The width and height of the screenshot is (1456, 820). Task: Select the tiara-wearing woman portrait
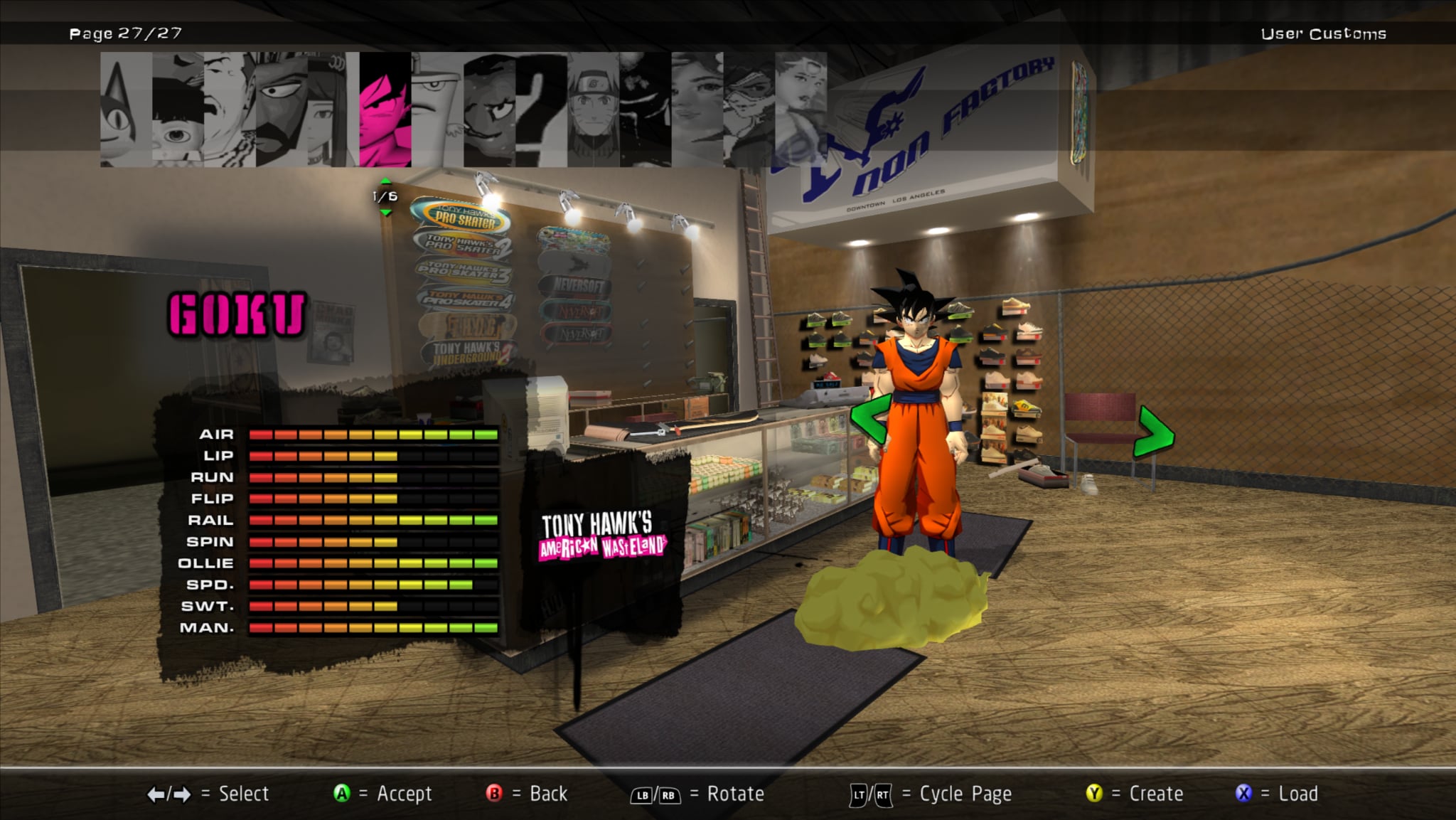click(801, 110)
